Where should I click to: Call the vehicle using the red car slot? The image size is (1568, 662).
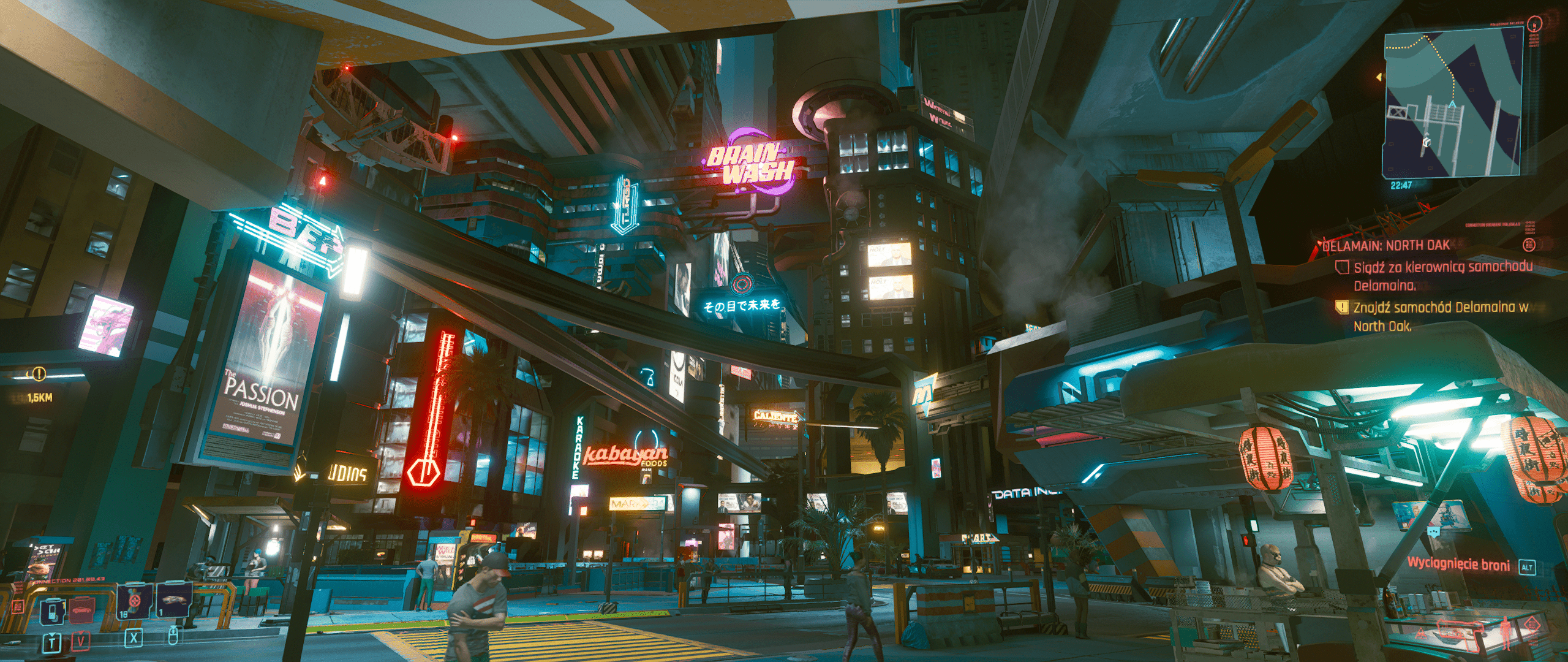(x=81, y=610)
